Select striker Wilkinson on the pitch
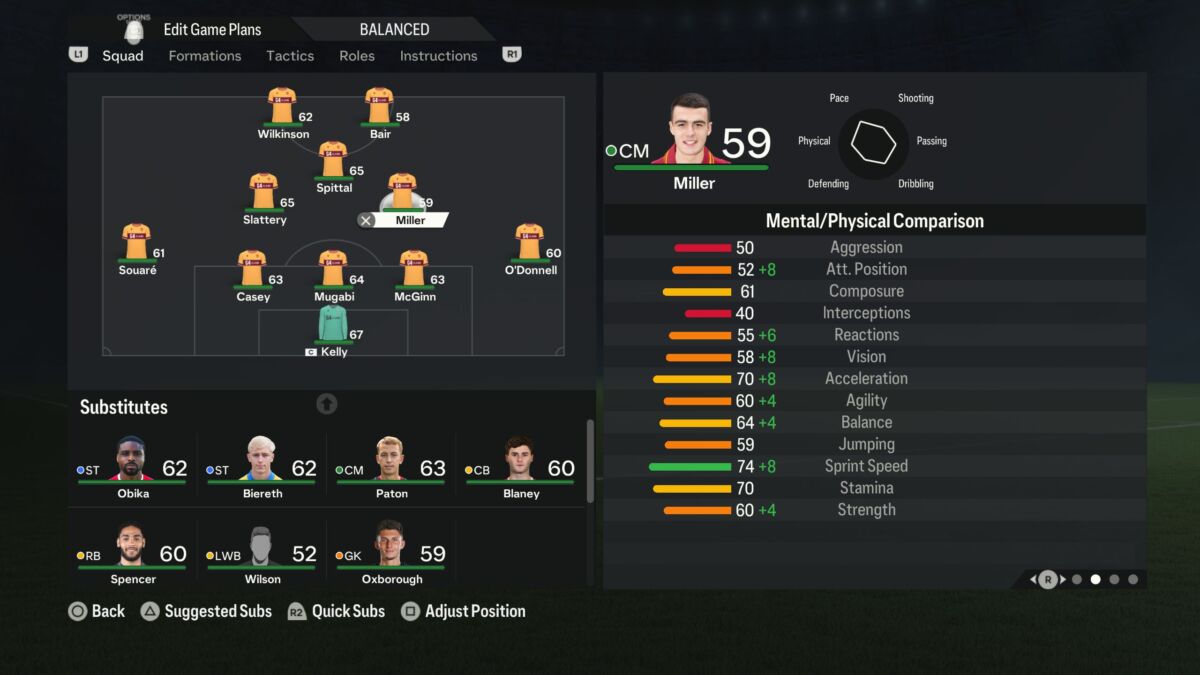 point(282,107)
